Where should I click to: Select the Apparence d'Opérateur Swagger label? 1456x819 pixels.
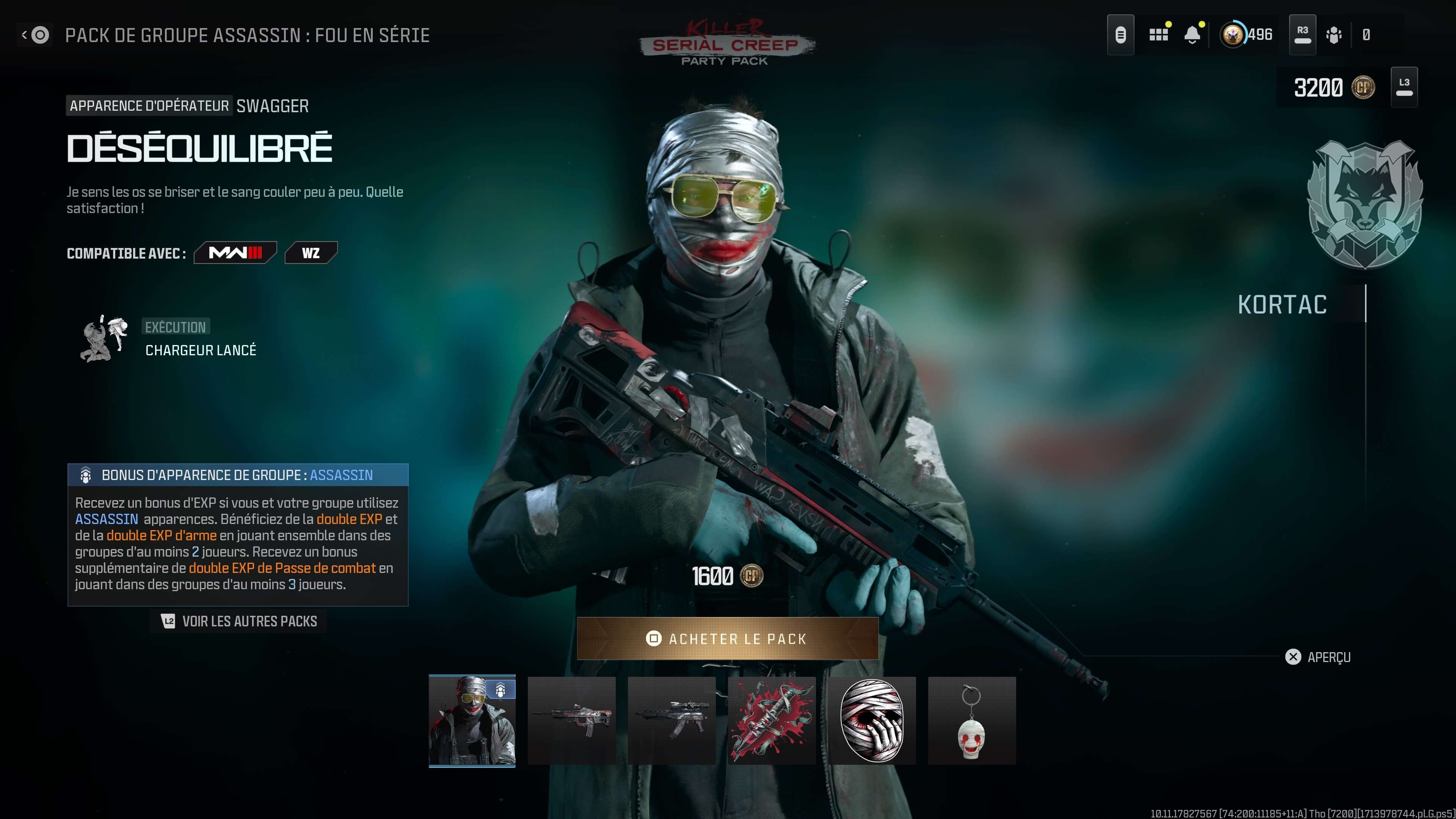(x=187, y=106)
